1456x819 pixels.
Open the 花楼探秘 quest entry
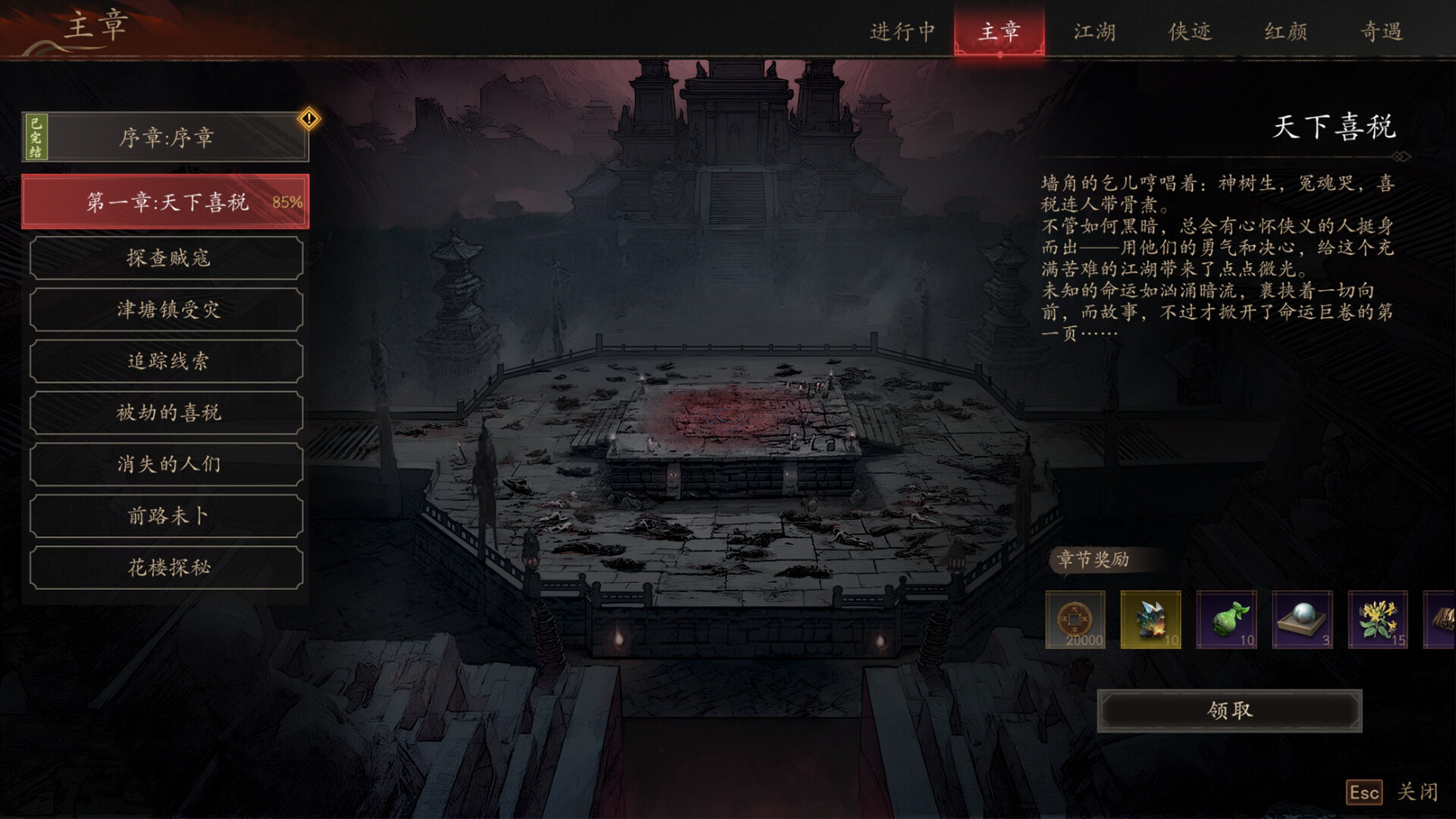click(x=167, y=567)
